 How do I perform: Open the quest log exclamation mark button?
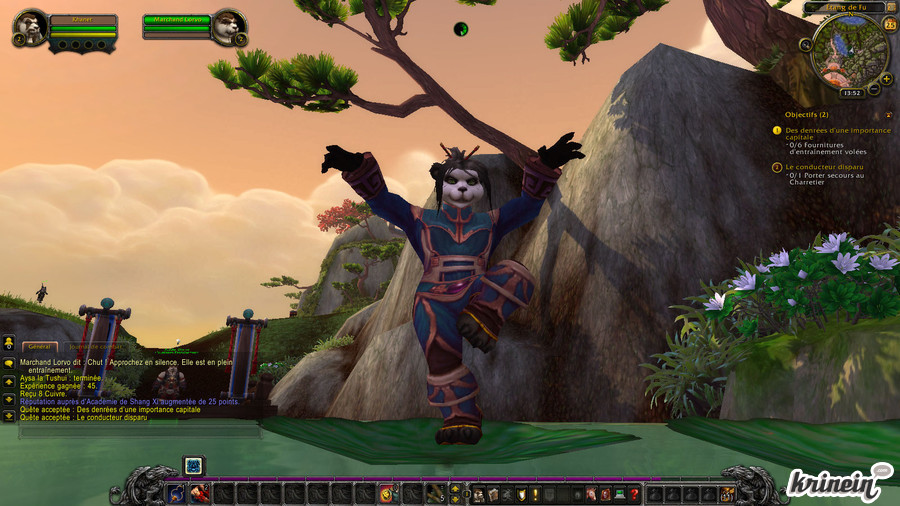pos(535,493)
